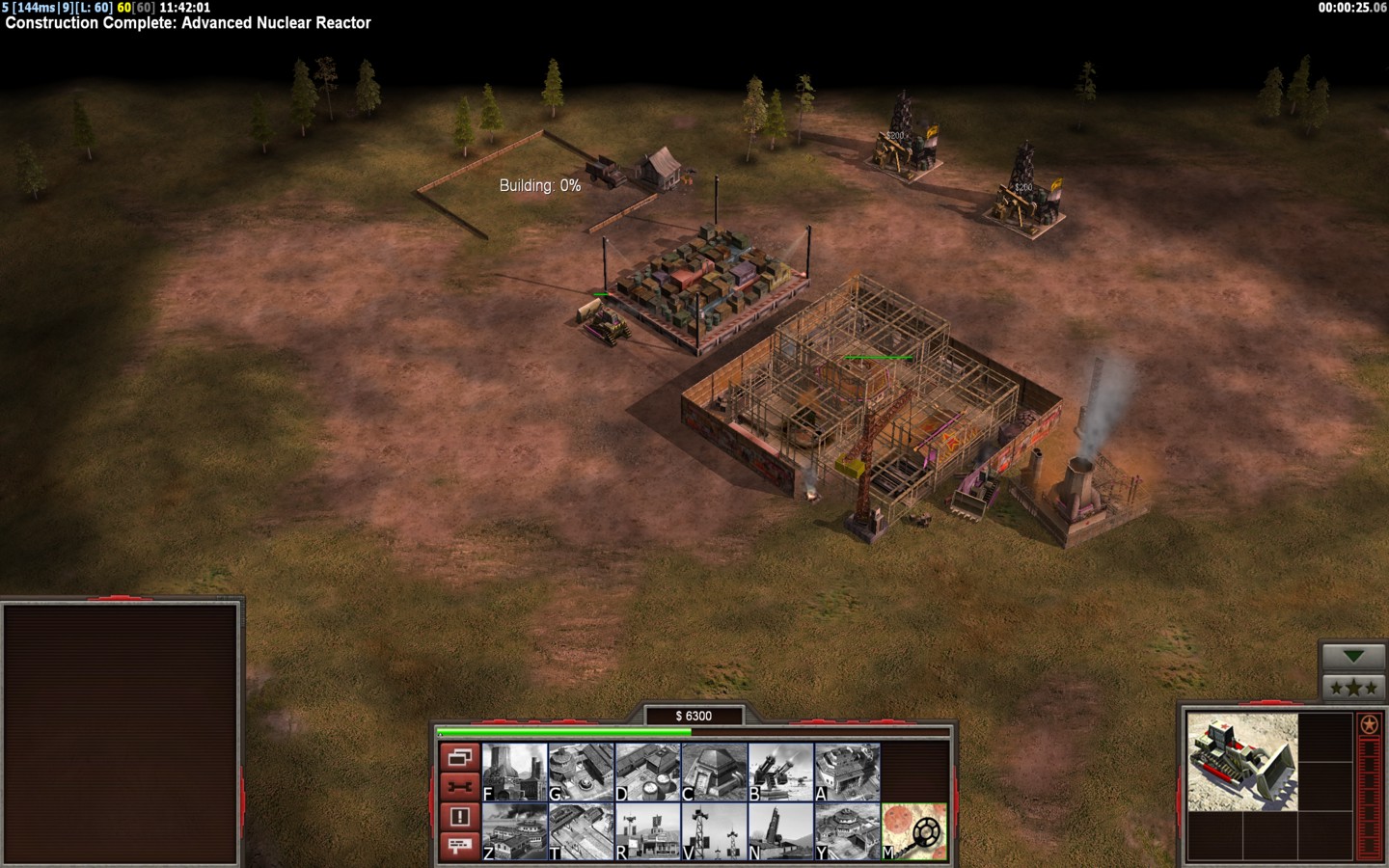Choose the Command Center build icon (Y)
The image size is (1389, 868).
pos(848,831)
